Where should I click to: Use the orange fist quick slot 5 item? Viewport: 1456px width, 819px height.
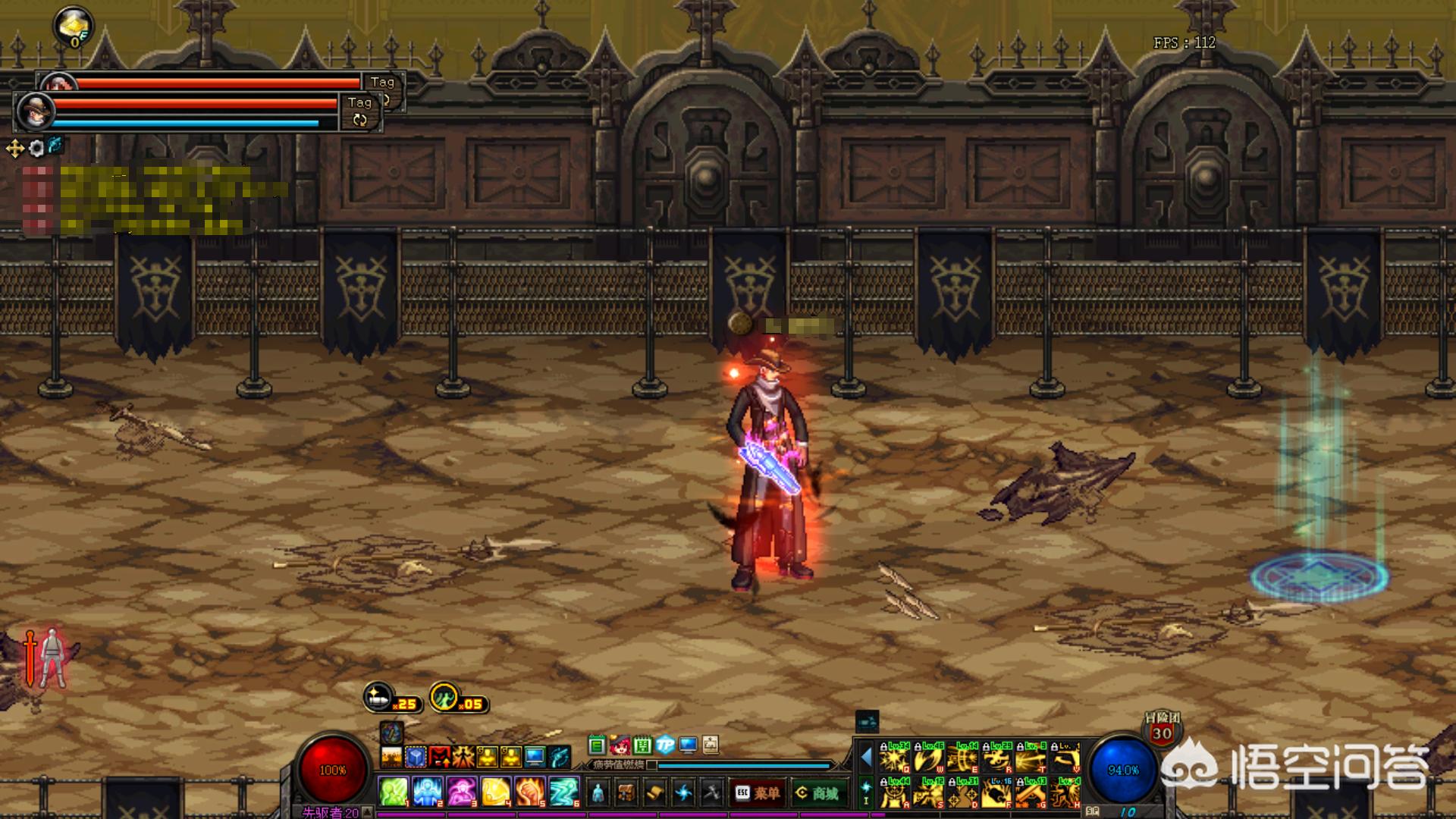click(529, 792)
